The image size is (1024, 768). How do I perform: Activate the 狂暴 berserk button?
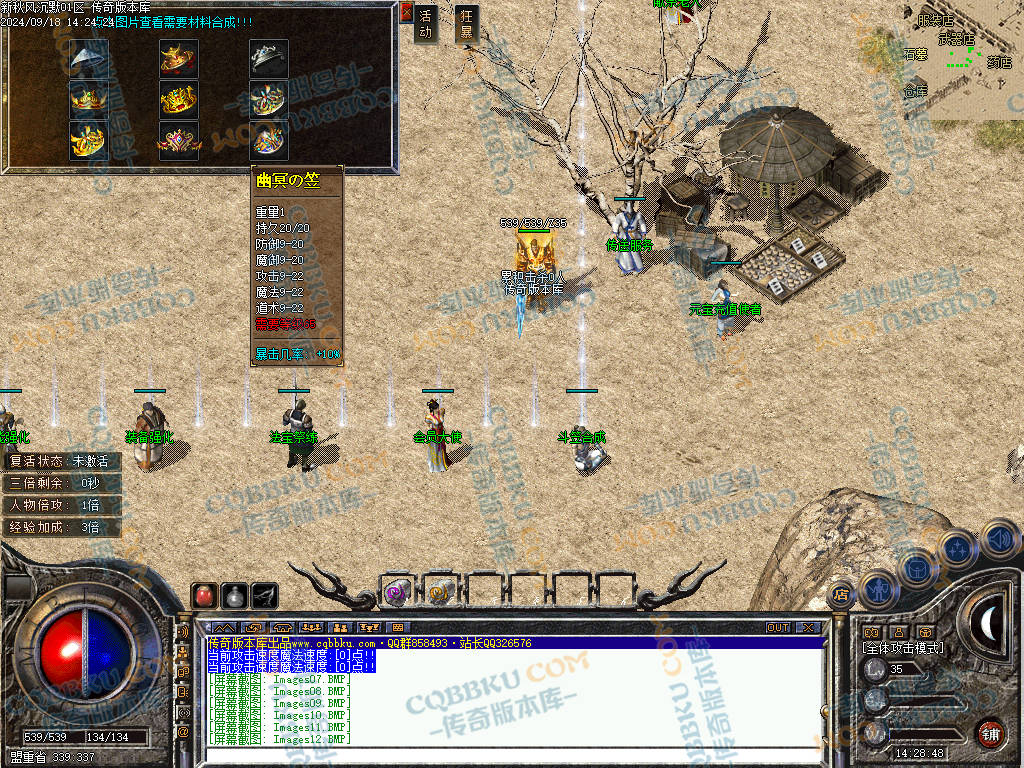coord(465,24)
